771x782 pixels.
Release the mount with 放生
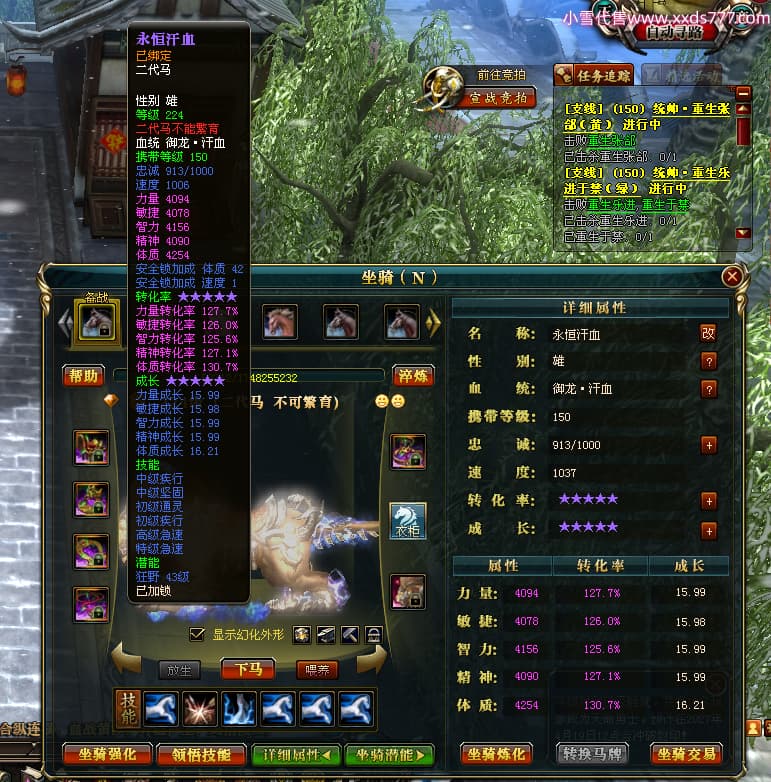[x=182, y=669]
